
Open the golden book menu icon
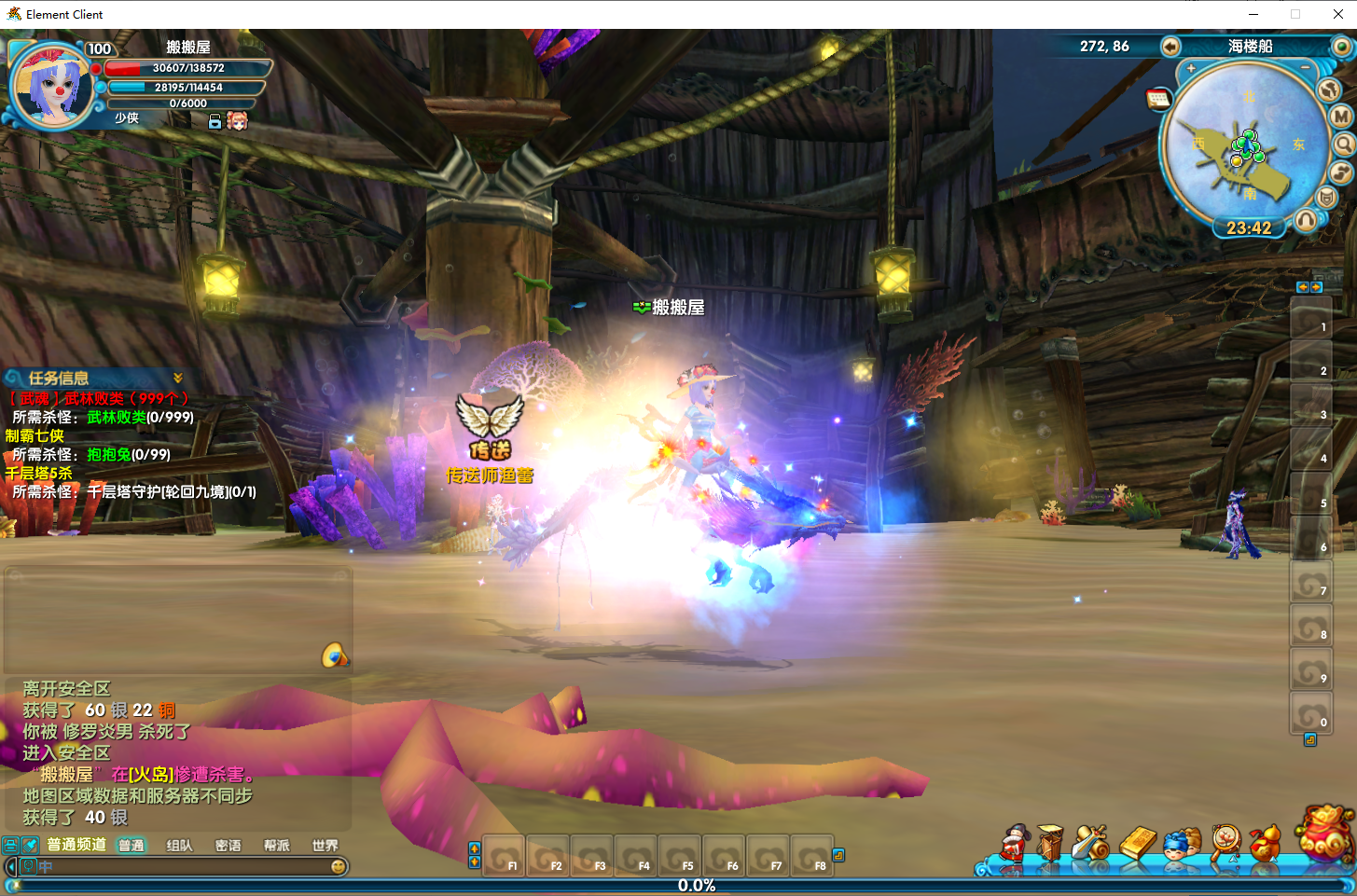point(1138,843)
